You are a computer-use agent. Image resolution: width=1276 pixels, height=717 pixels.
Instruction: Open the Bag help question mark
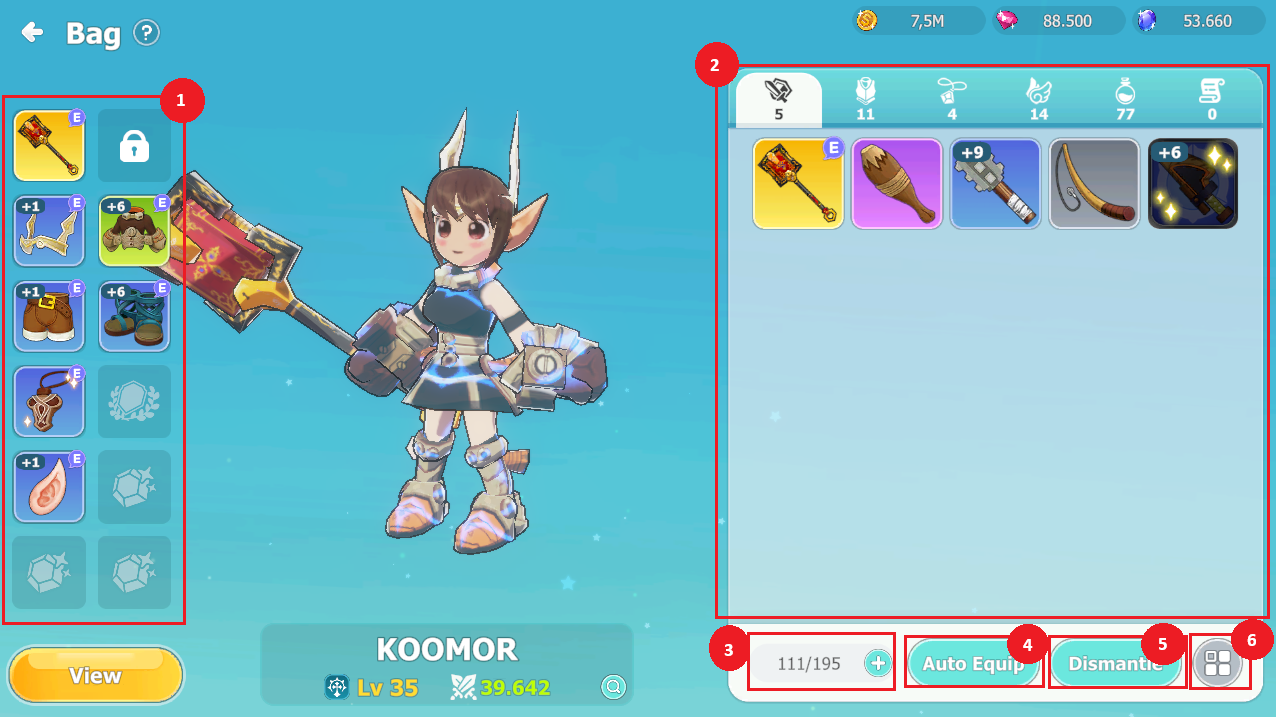pos(146,33)
